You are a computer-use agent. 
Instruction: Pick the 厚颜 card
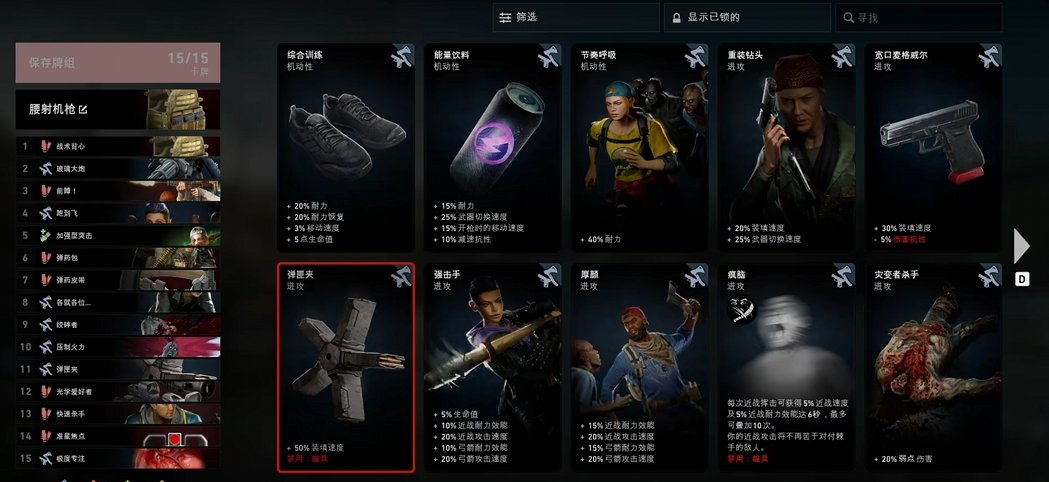point(638,366)
